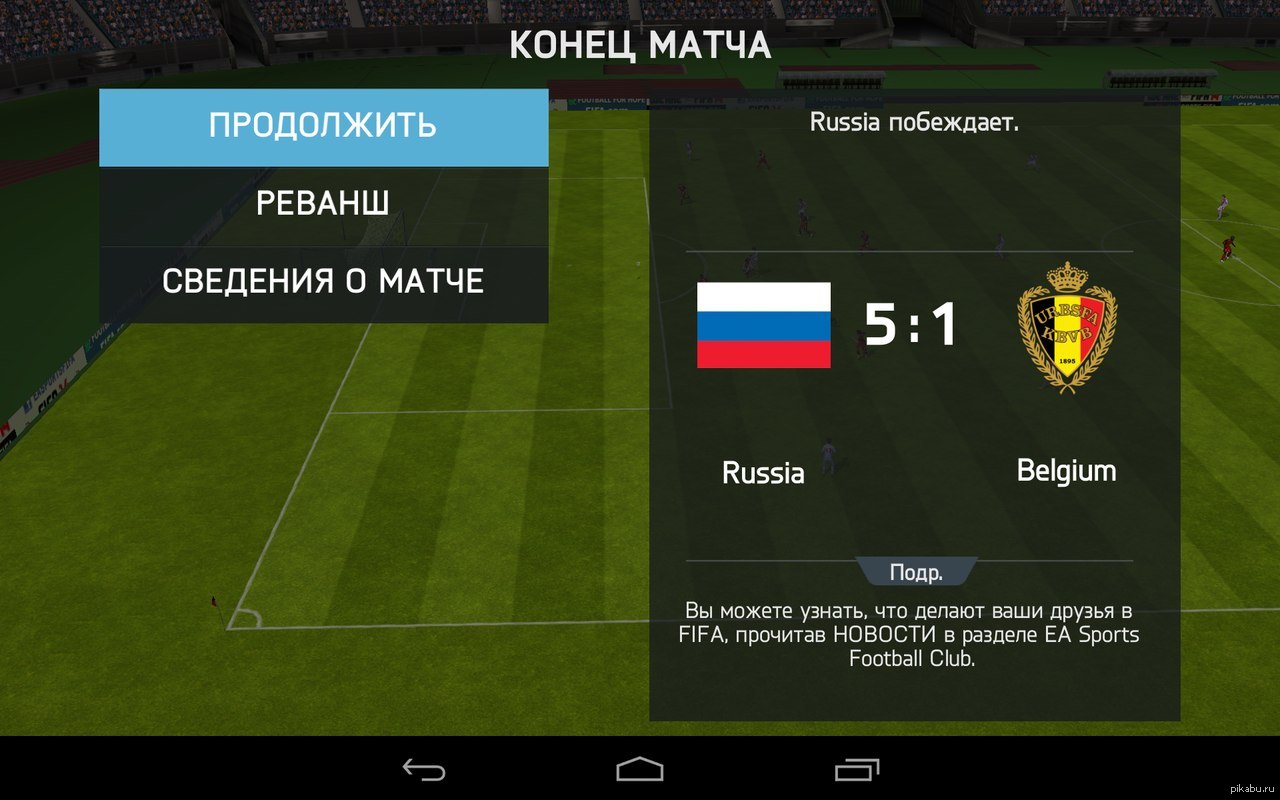
Task: Open СВЕДЕНИЯ О МАТЧЕ match details
Action: pyautogui.click(x=323, y=282)
